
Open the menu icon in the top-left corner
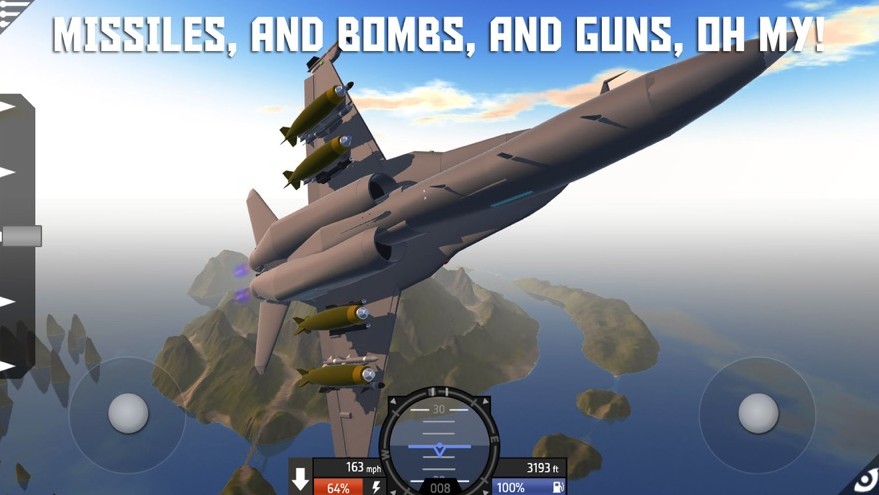[12, 10]
